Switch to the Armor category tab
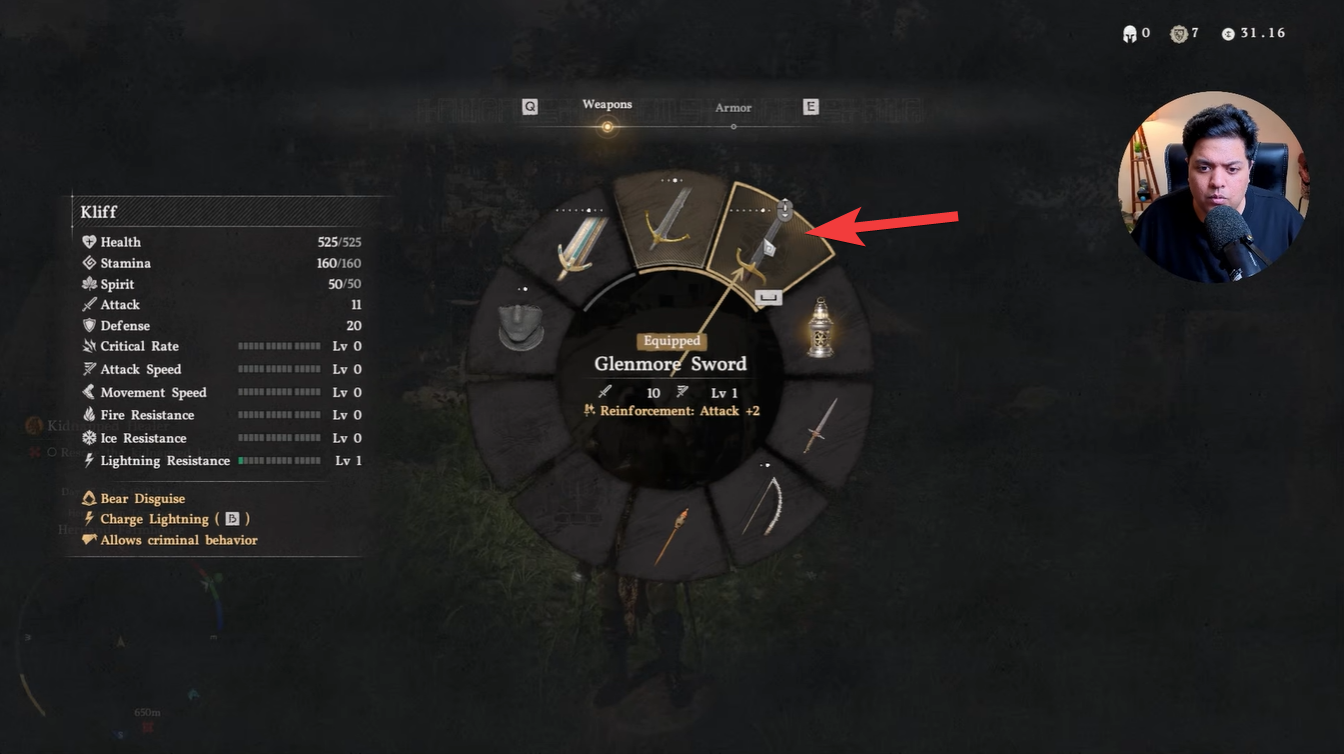Image resolution: width=1344 pixels, height=754 pixels. [733, 107]
